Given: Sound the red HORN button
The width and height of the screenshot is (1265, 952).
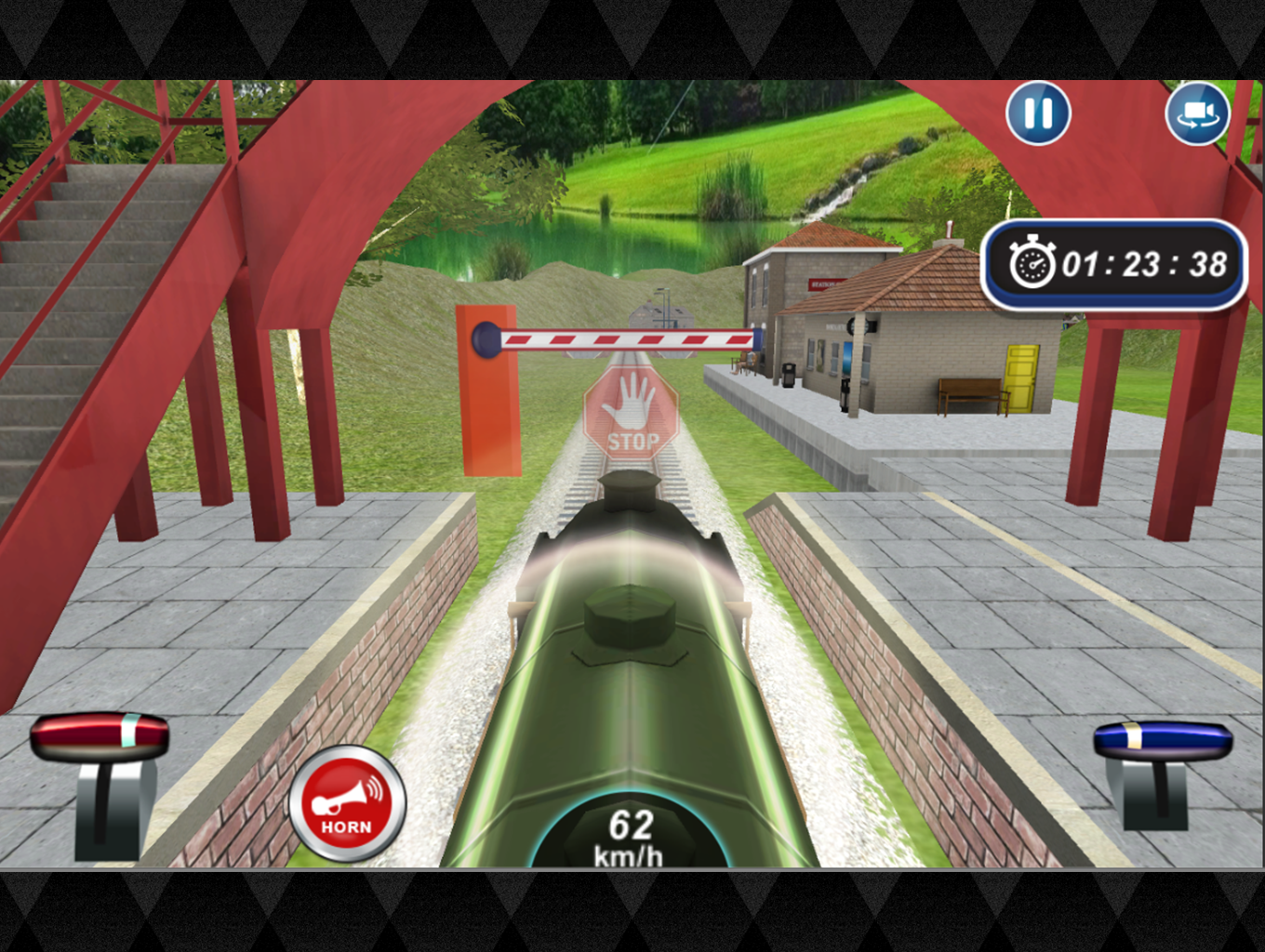Looking at the screenshot, I should (347, 803).
